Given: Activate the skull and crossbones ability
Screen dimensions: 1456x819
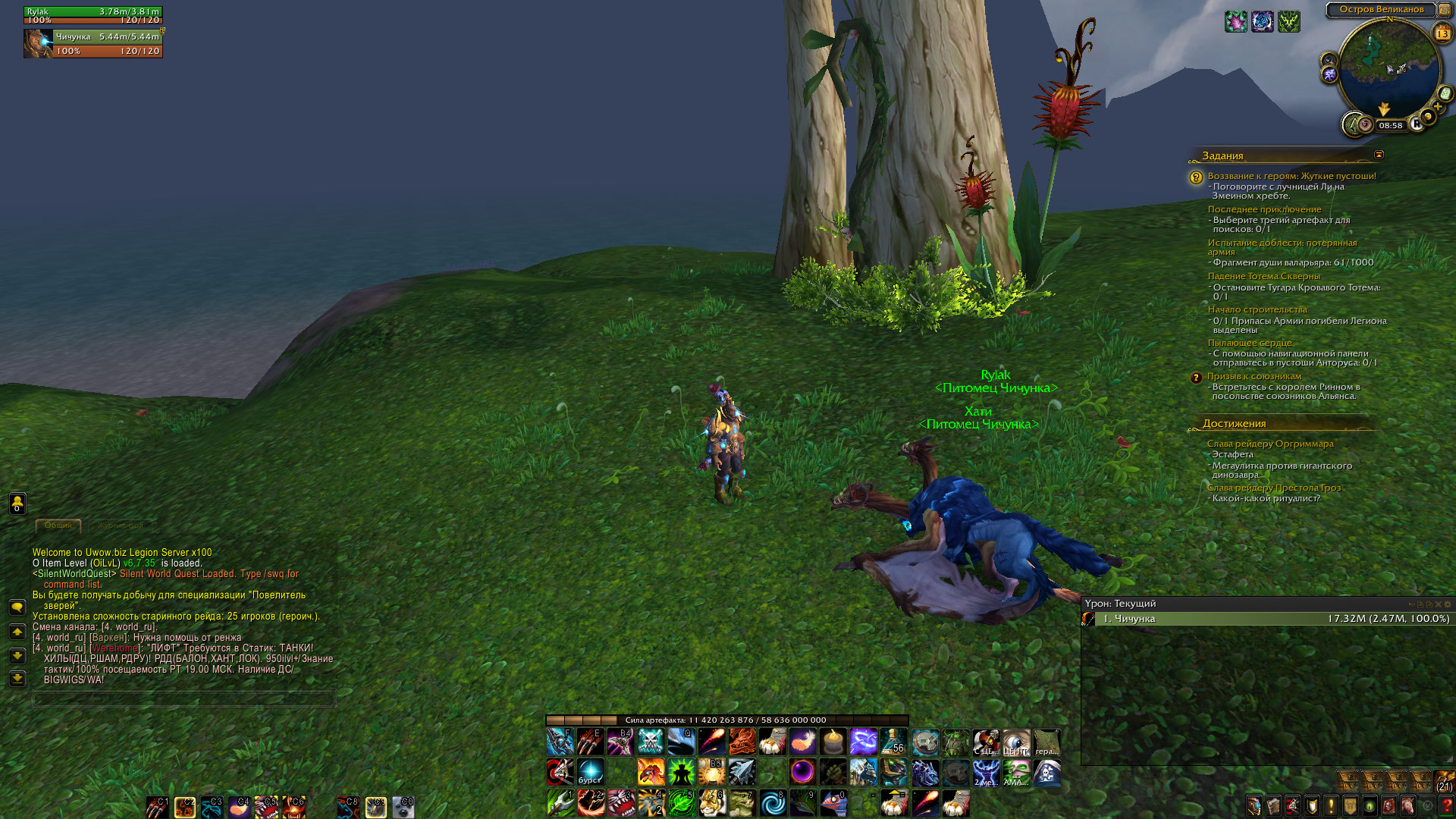Looking at the screenshot, I should pos(651,741).
